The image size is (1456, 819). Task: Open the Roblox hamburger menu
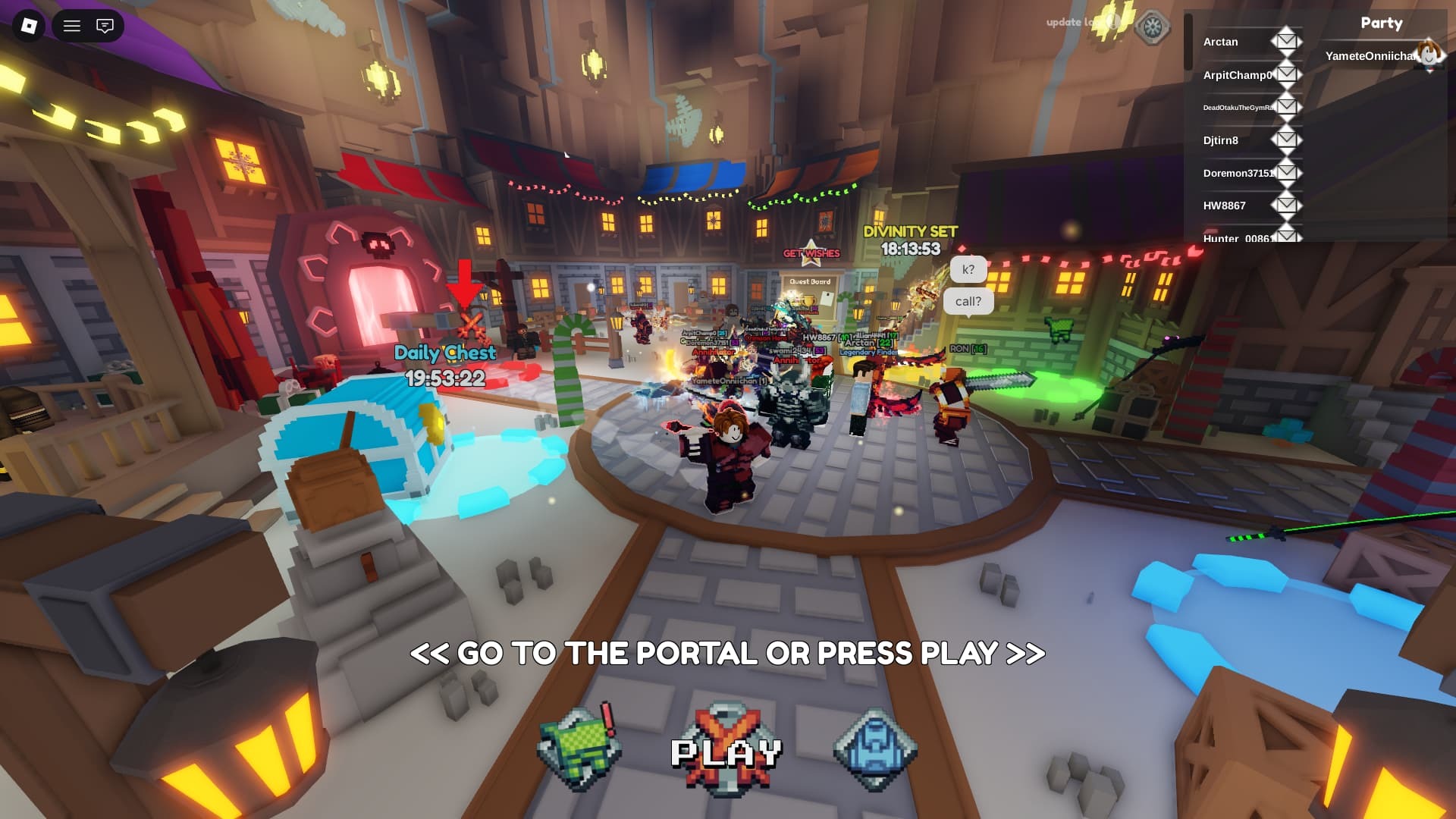coord(72,26)
